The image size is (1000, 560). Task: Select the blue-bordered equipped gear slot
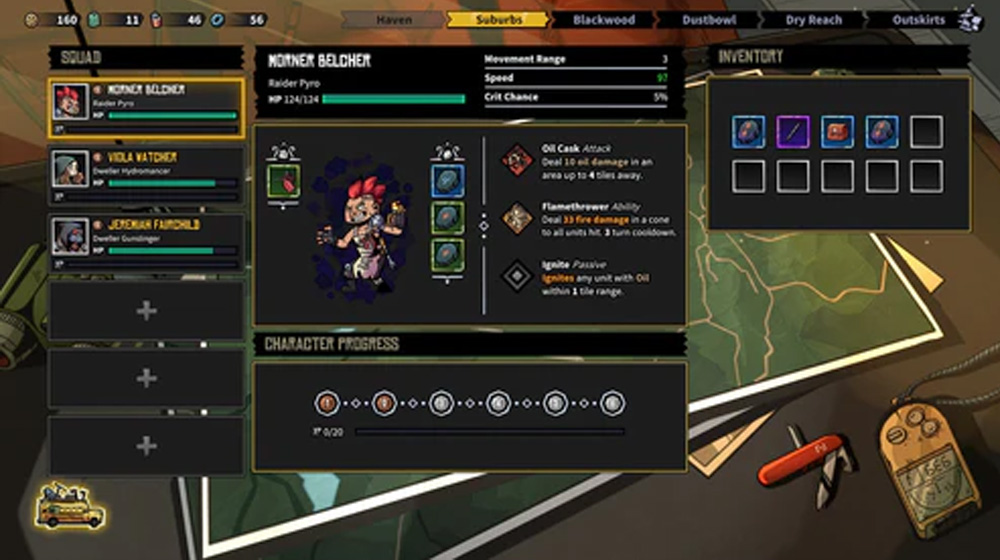tap(447, 180)
